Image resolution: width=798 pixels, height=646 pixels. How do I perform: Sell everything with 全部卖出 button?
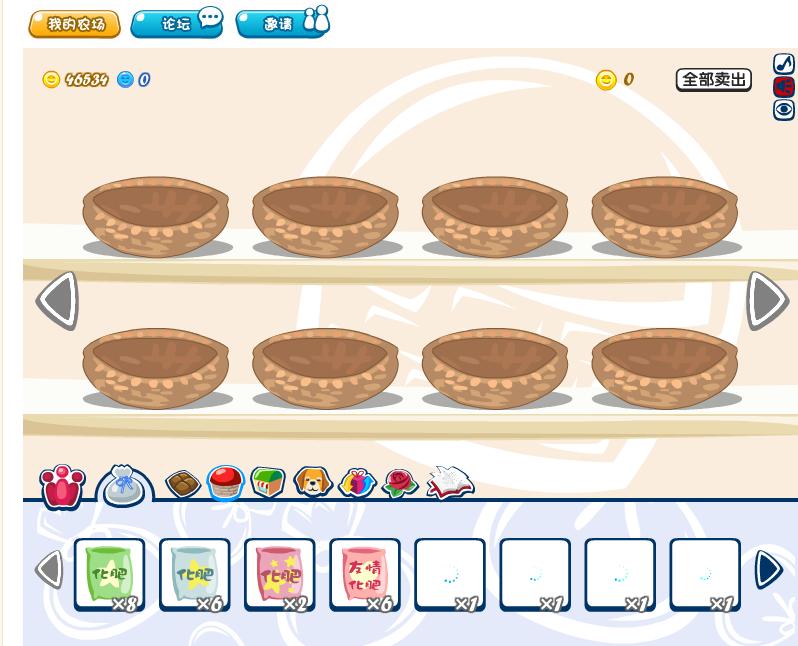(x=713, y=80)
